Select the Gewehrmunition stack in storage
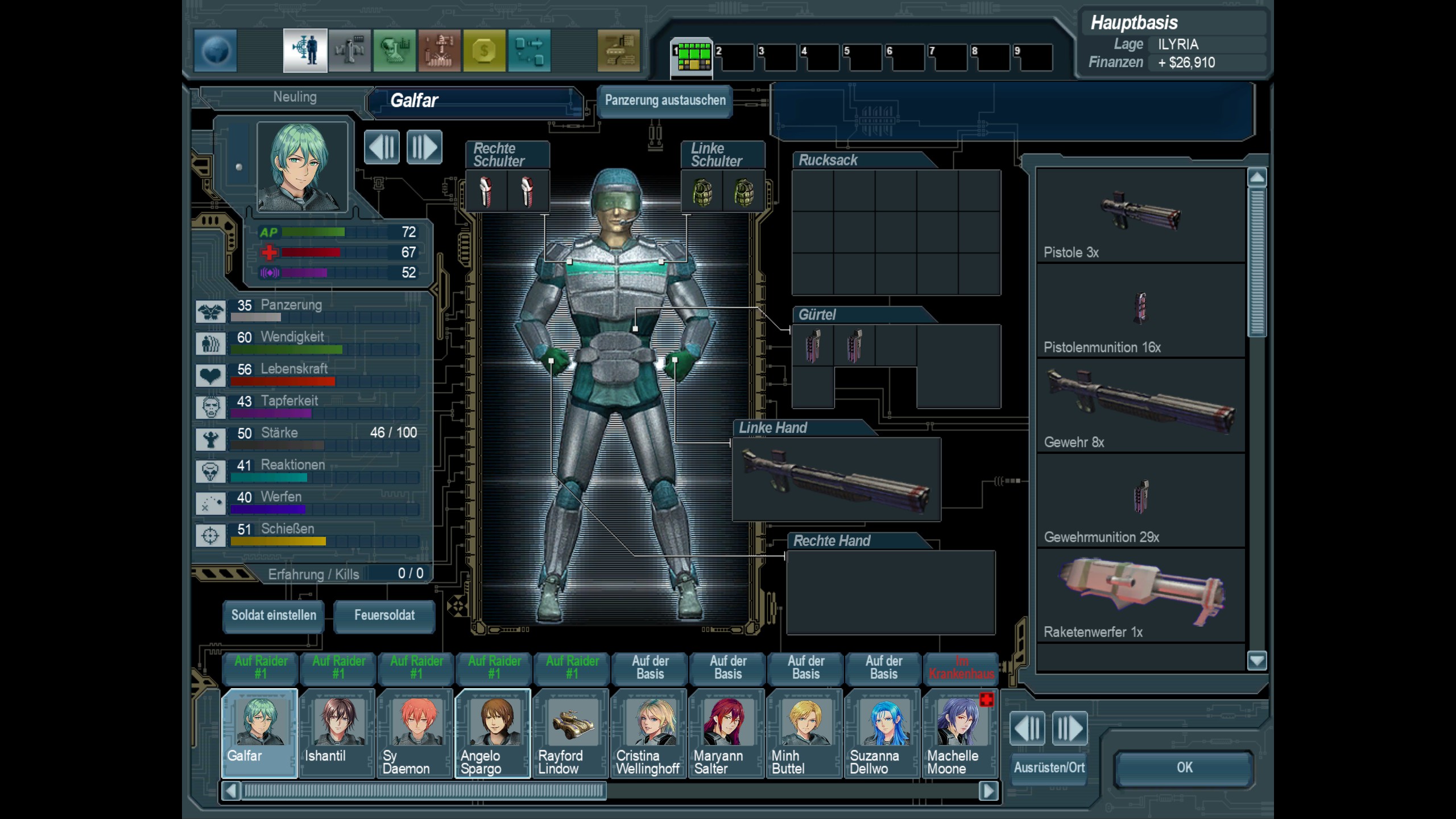The width and height of the screenshot is (1456, 819). [x=1140, y=500]
